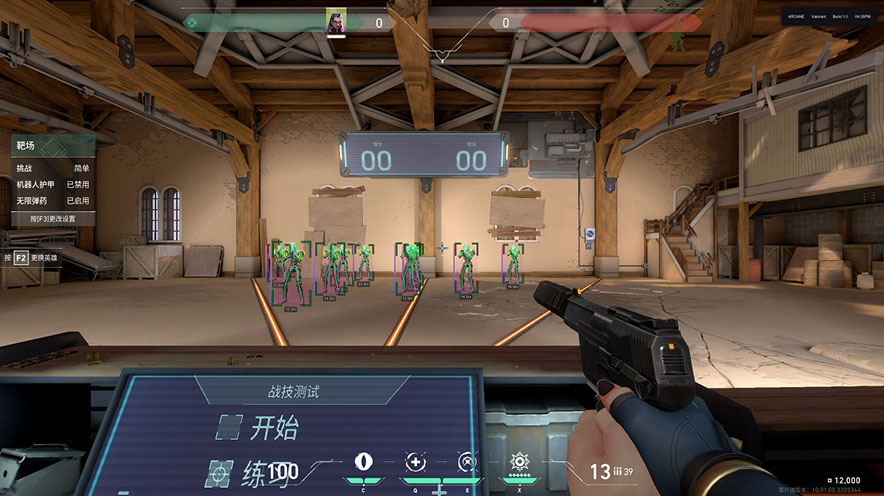Image resolution: width=884 pixels, height=496 pixels.
Task: Open the 靶场 panel header
Action: pyautogui.click(x=54, y=146)
